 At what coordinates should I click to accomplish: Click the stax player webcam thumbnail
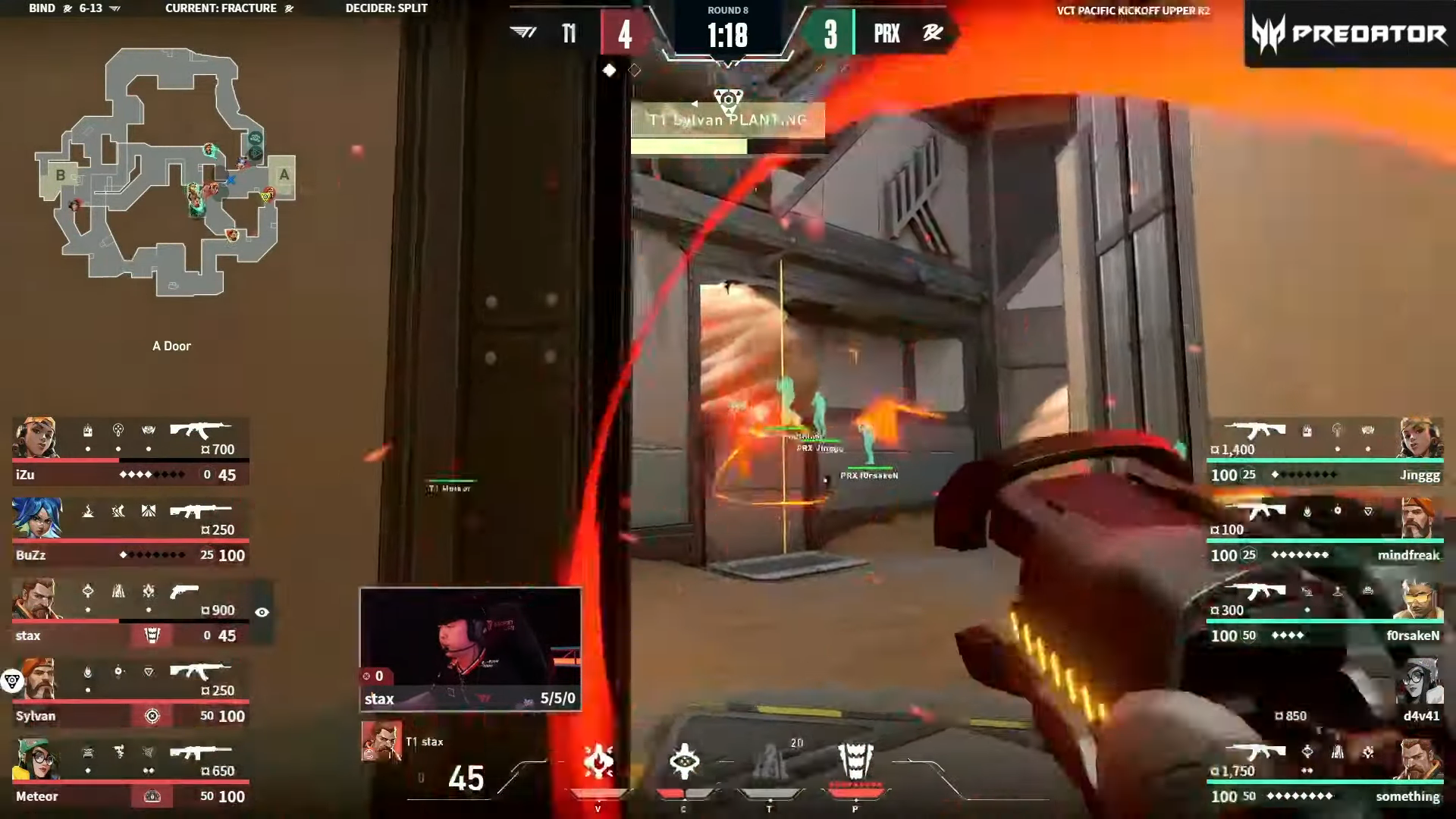point(470,648)
